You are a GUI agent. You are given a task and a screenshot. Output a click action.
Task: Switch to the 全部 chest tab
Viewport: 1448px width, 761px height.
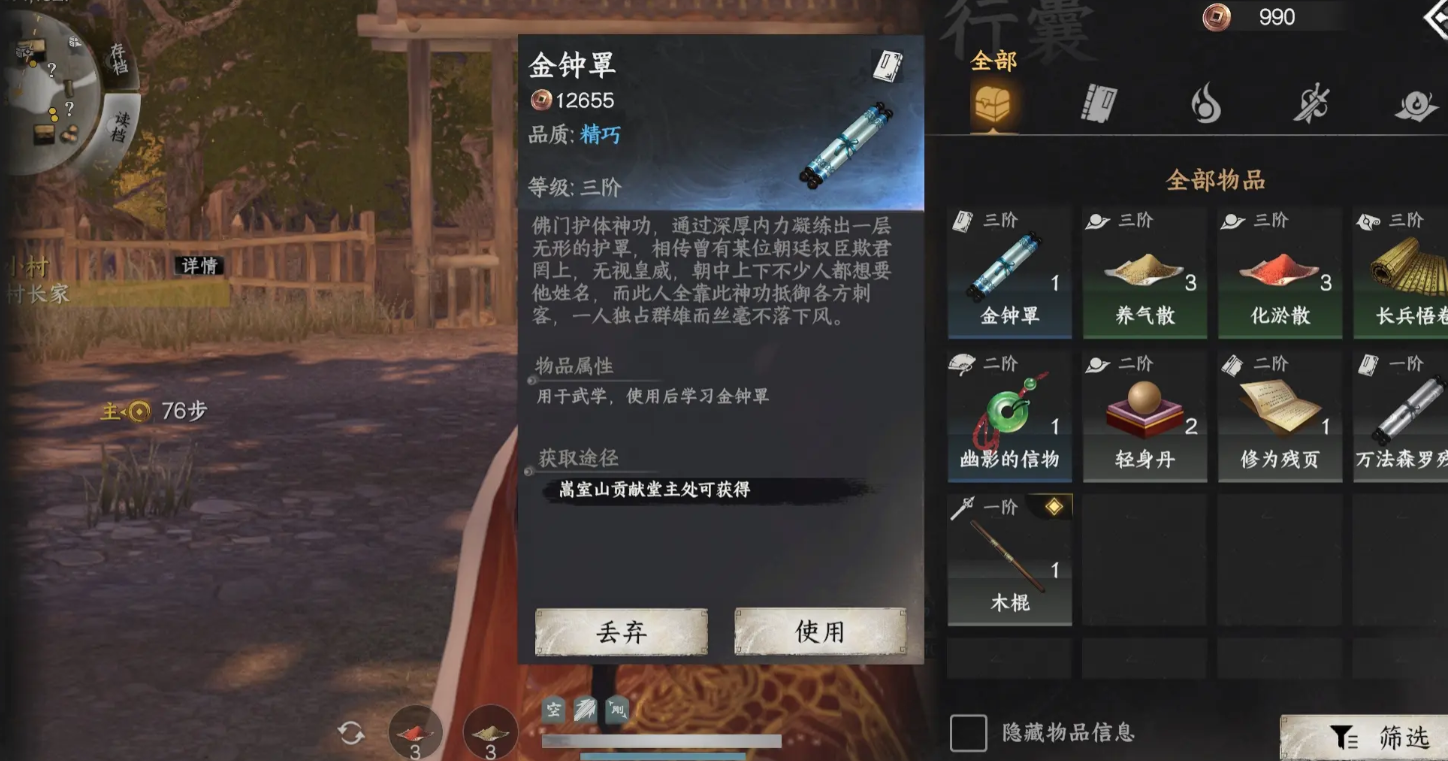992,102
